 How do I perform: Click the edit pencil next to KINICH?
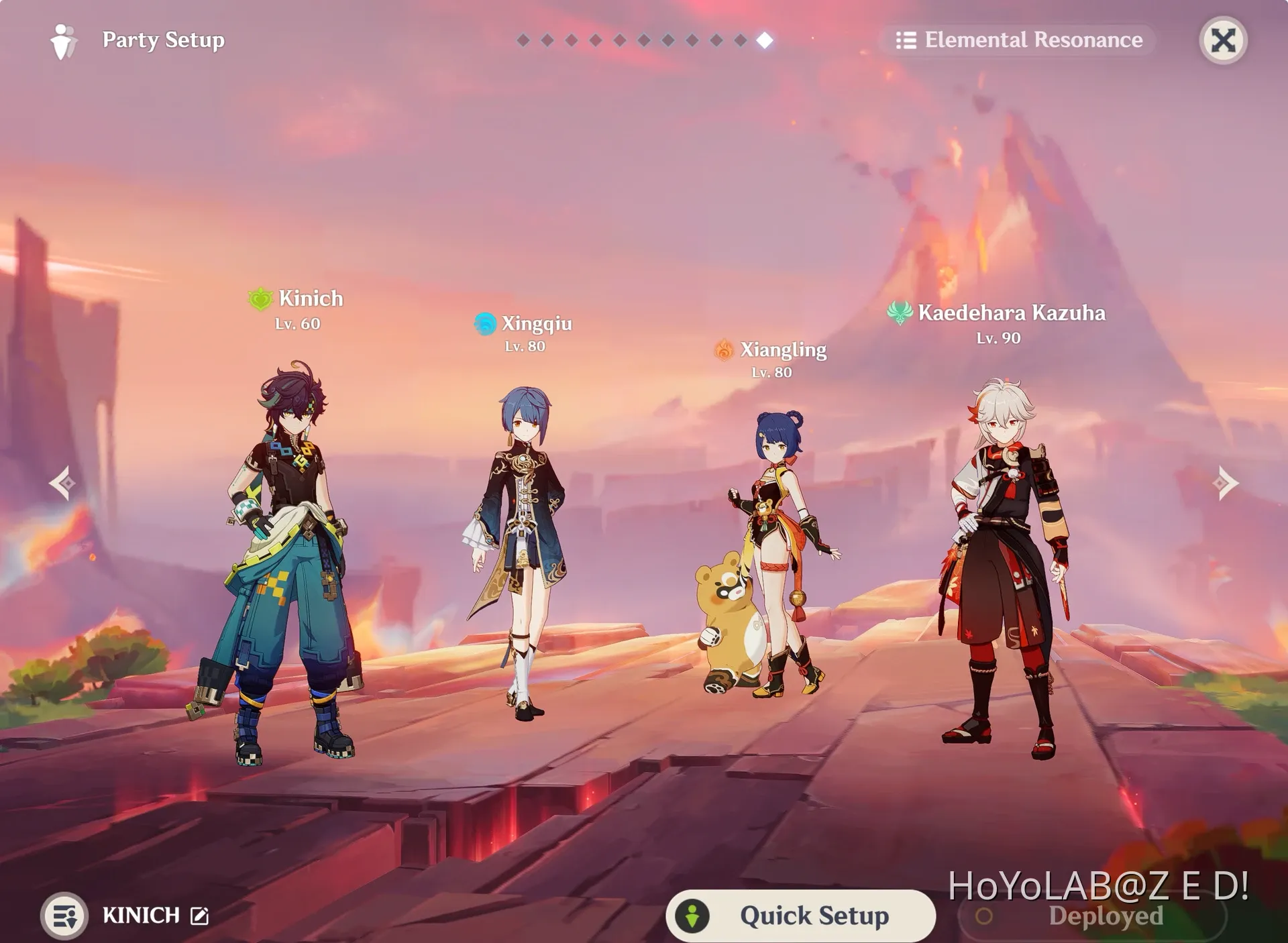[x=198, y=914]
